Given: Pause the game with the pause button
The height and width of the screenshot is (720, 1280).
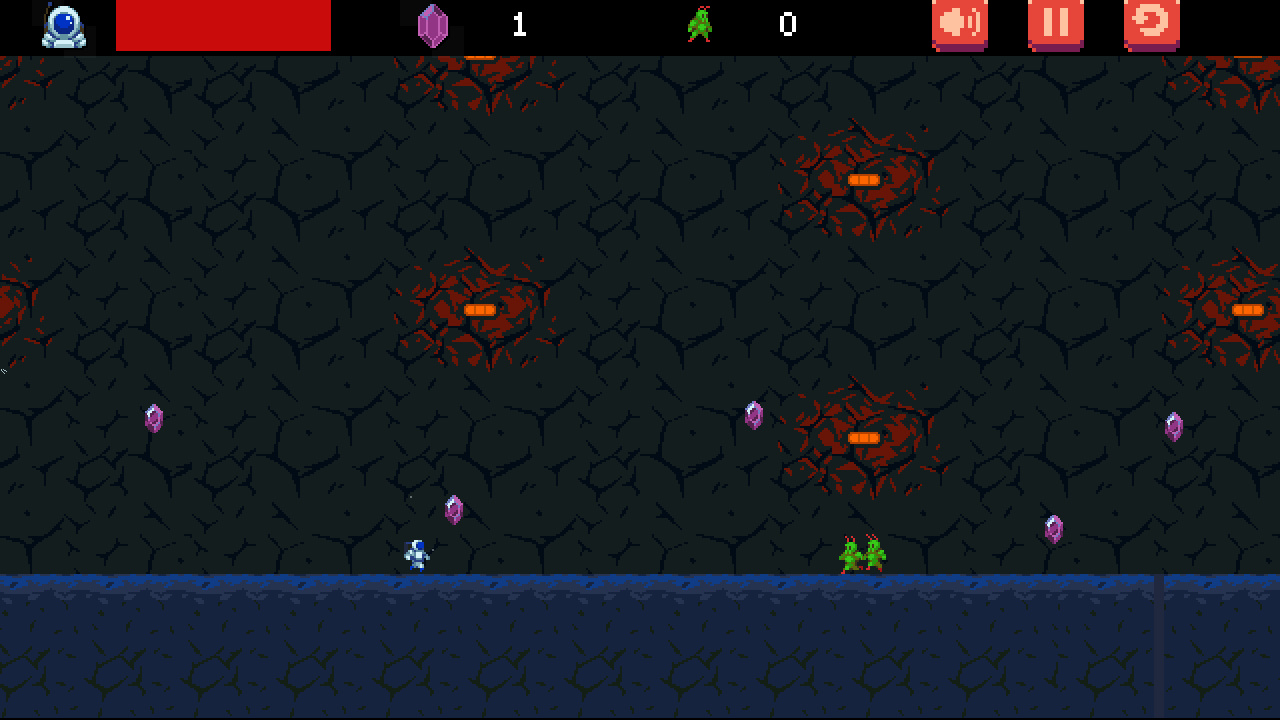Looking at the screenshot, I should click(x=1055, y=24).
